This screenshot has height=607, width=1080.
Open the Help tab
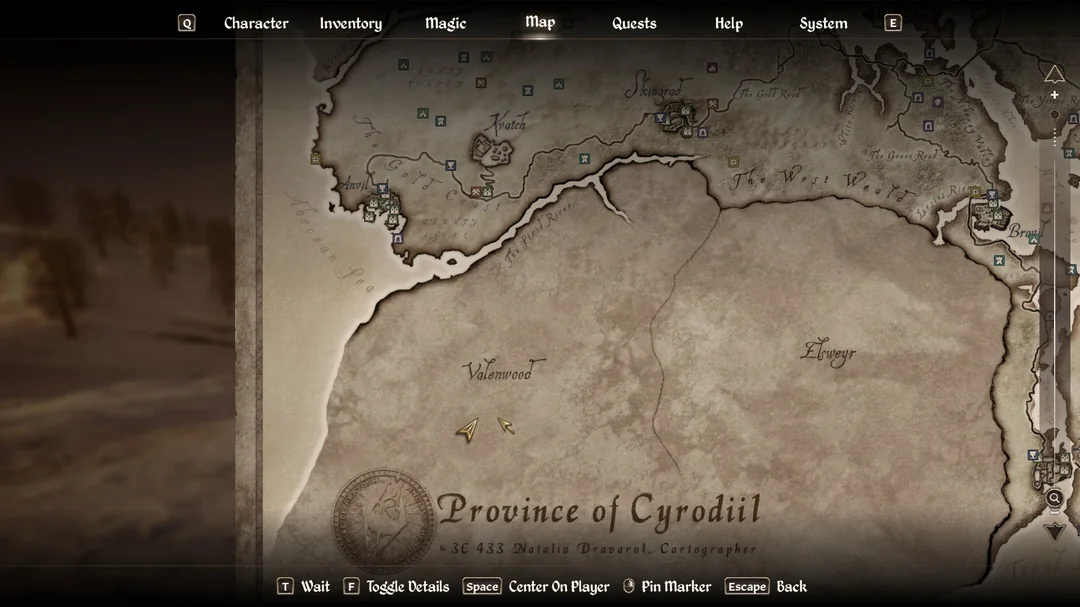(728, 23)
